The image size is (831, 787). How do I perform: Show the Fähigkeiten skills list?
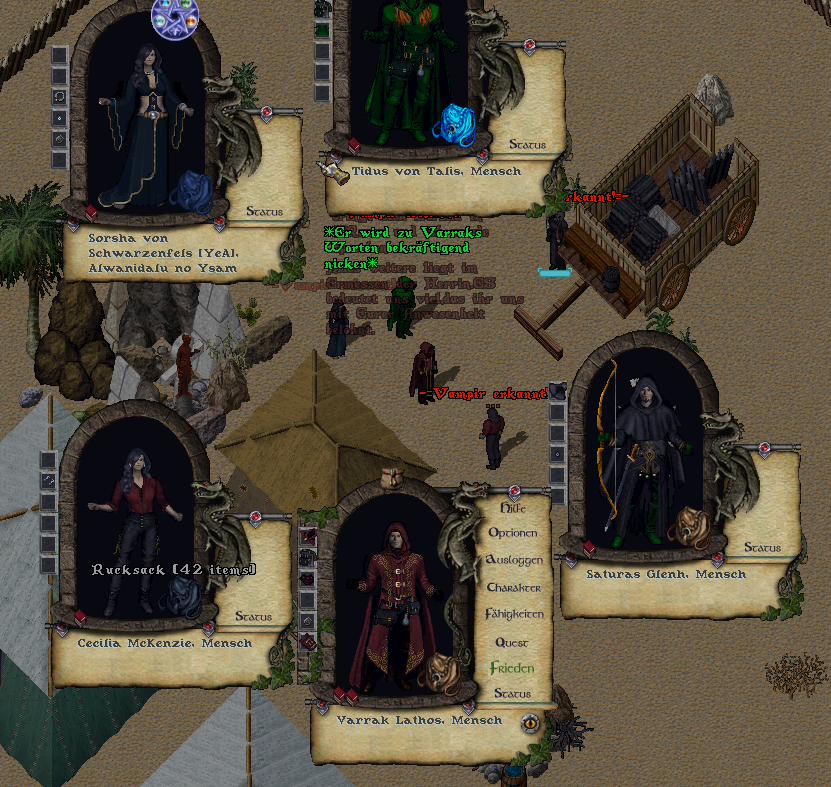click(x=514, y=614)
